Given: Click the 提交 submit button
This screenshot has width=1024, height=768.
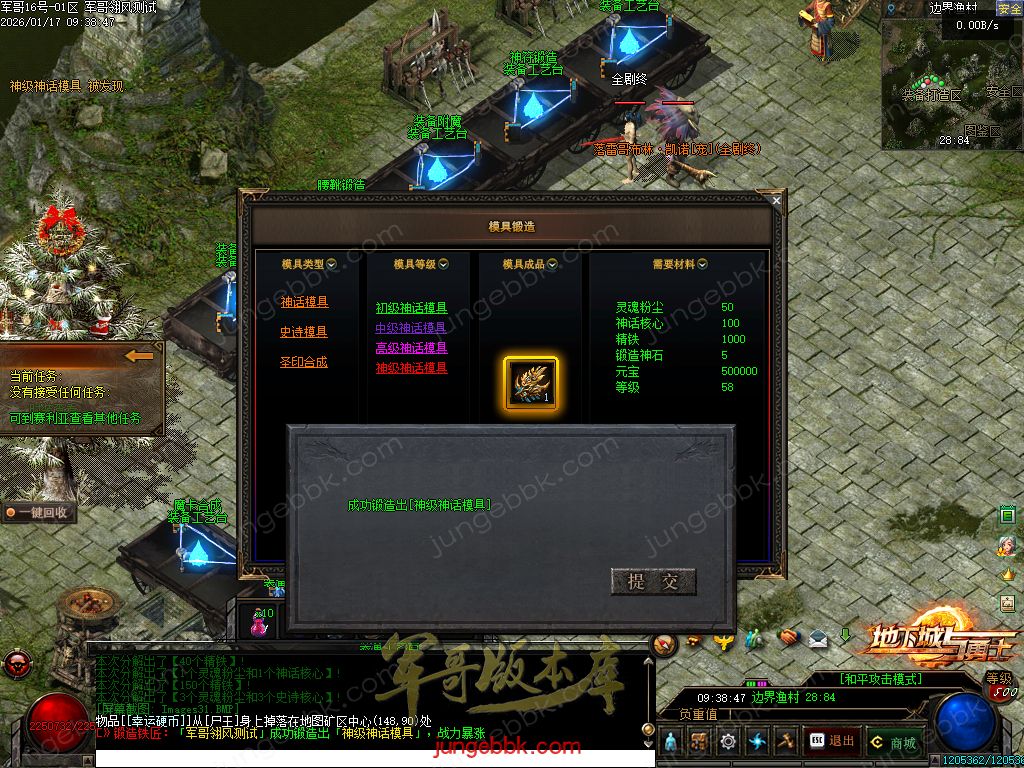Looking at the screenshot, I should (x=653, y=582).
